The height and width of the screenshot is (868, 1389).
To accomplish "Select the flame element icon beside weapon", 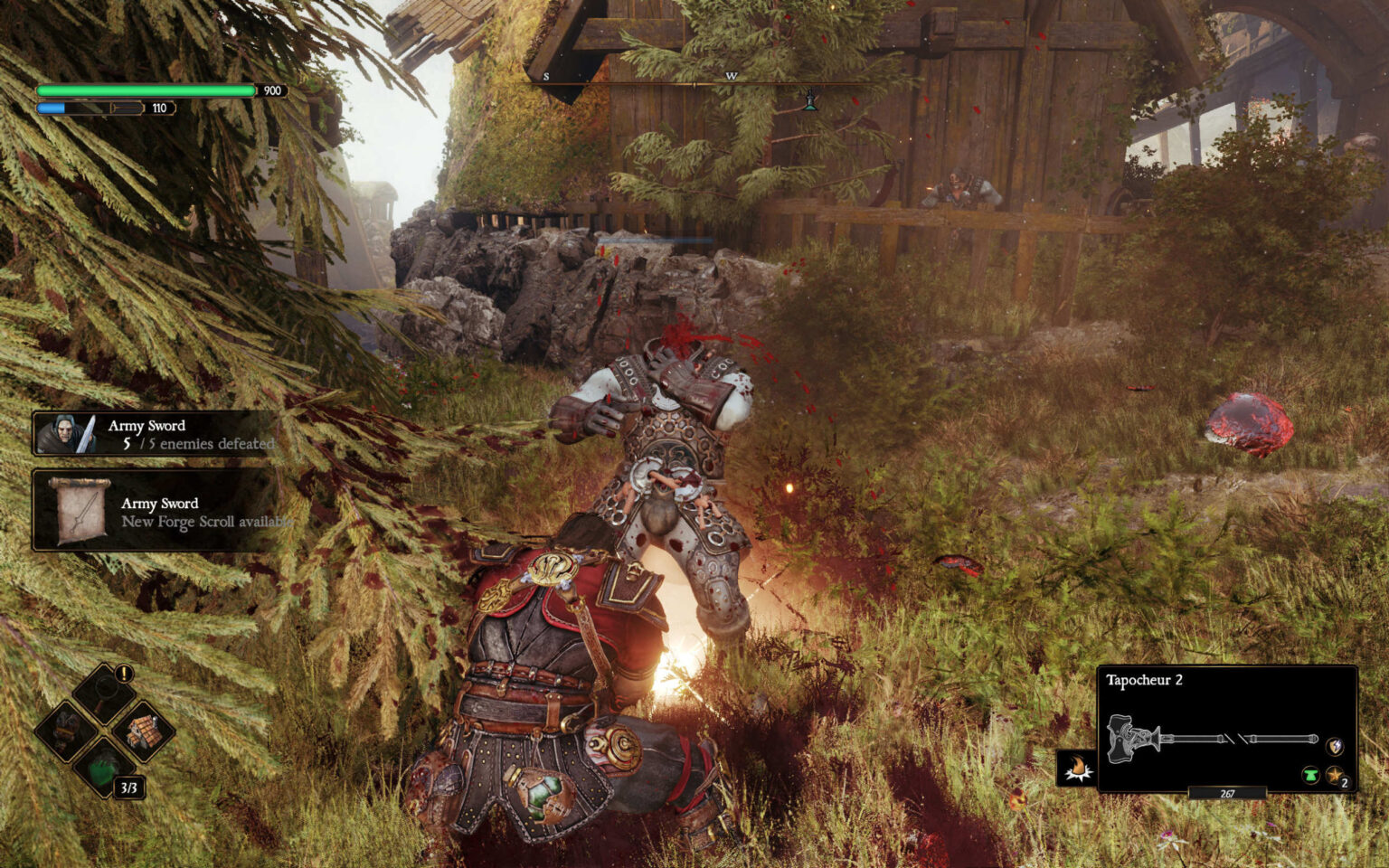I will click(1077, 769).
